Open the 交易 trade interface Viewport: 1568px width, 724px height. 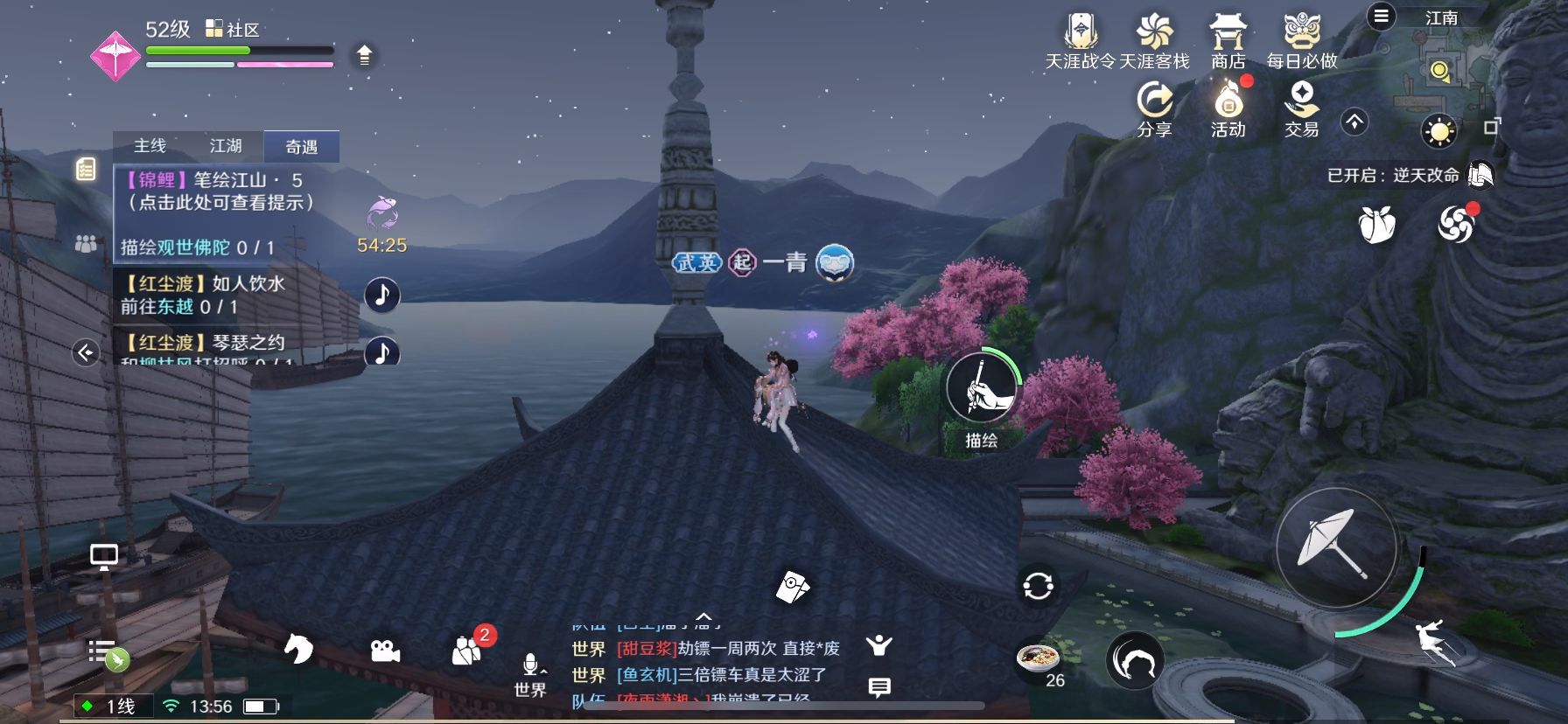tap(1303, 101)
